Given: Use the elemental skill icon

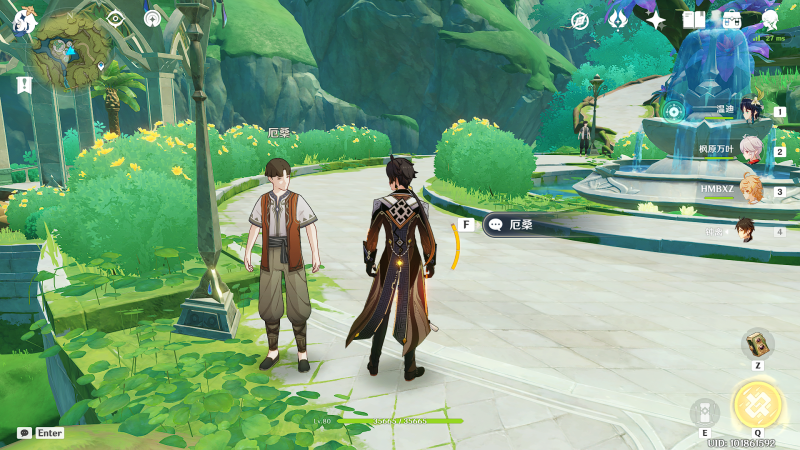Looking at the screenshot, I should pyautogui.click(x=704, y=412).
